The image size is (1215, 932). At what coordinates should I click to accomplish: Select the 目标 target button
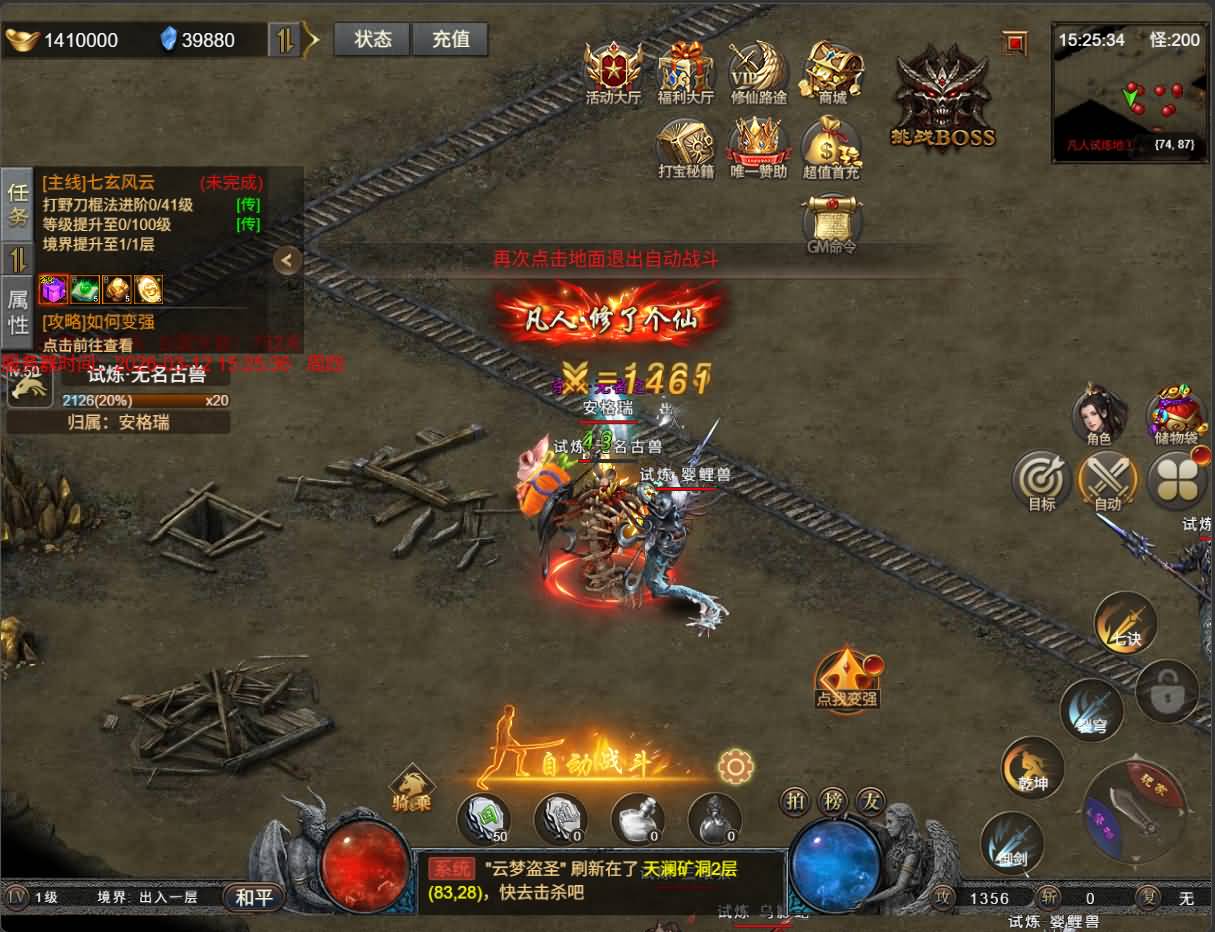(x=1042, y=481)
